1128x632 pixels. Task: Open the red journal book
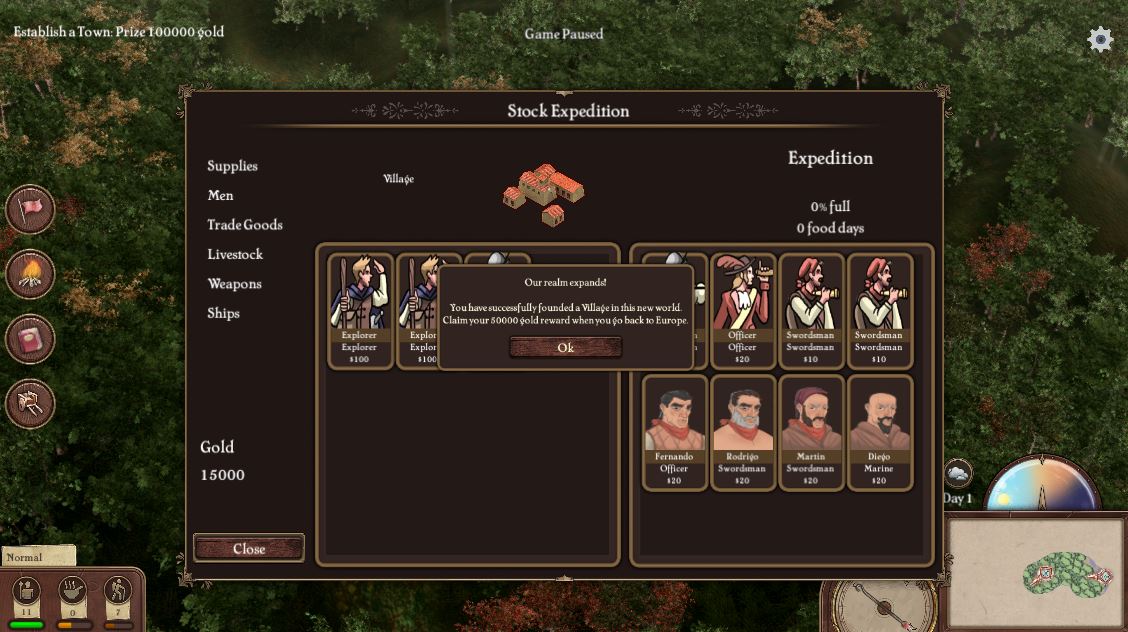pos(31,339)
